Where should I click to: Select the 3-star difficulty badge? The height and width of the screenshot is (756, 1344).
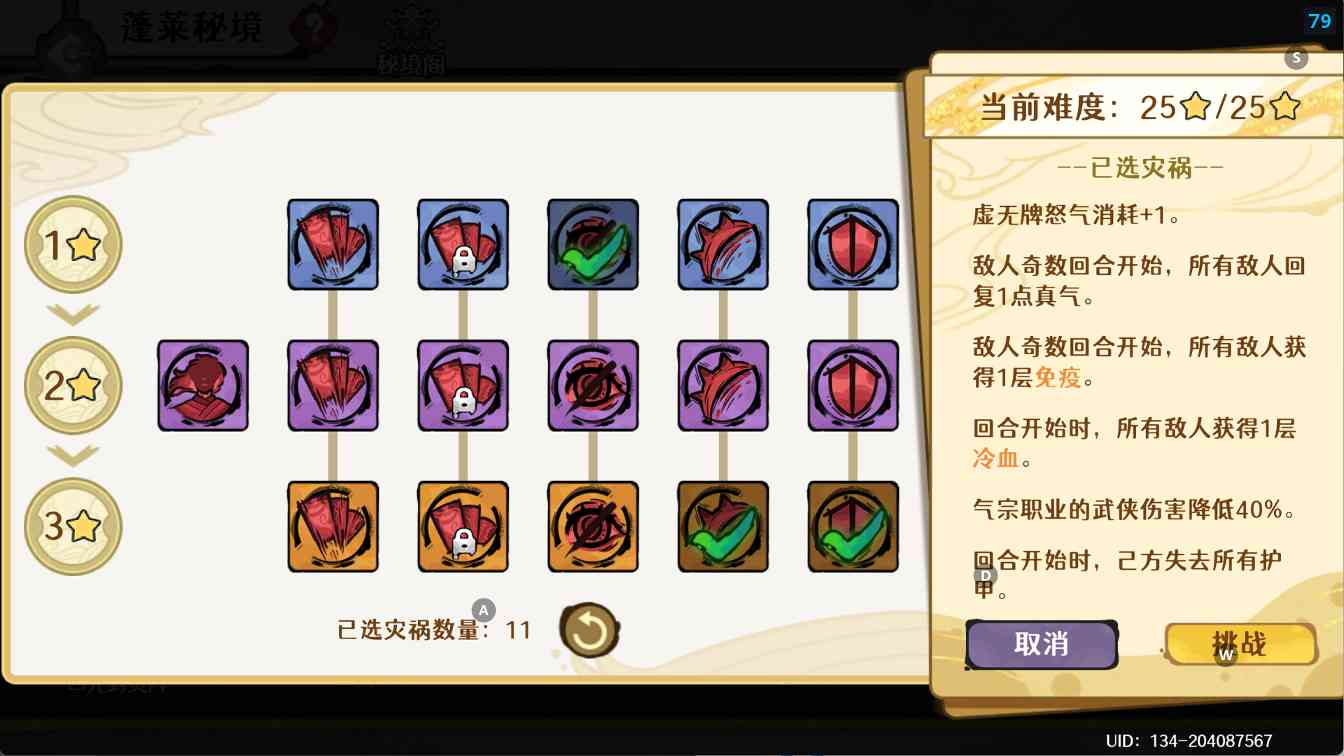73,527
